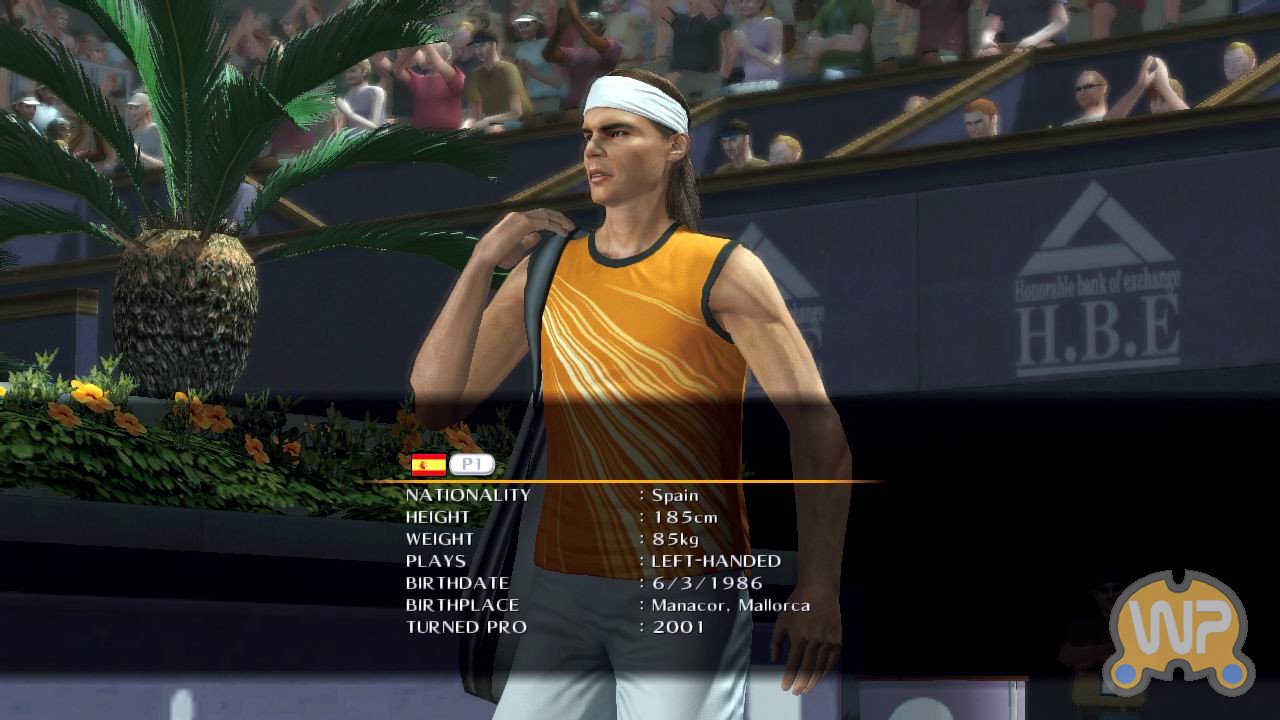
Task: Open the WP watermark logo
Action: point(1182,632)
